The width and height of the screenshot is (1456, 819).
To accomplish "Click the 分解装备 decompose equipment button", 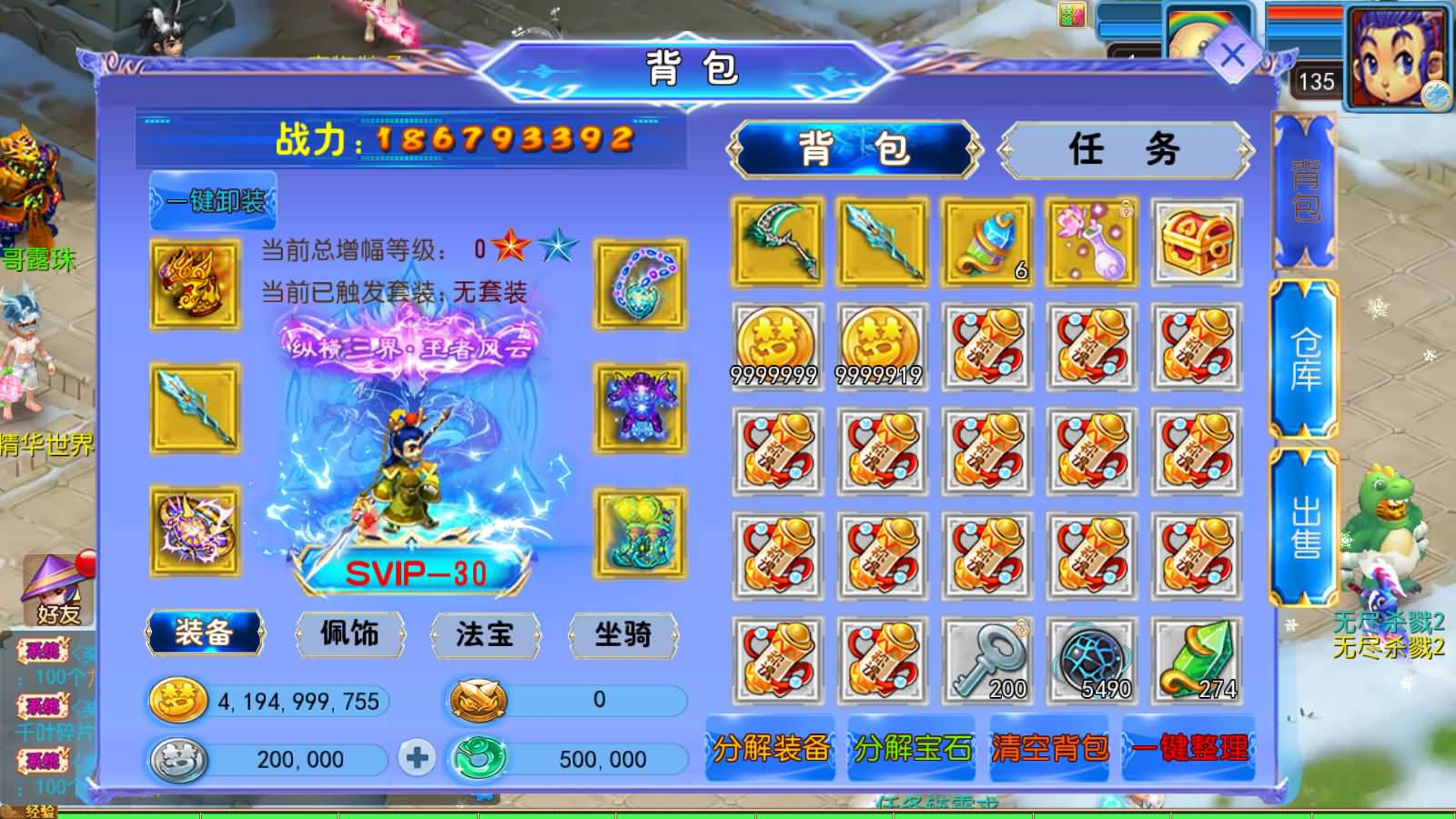I will [x=769, y=751].
